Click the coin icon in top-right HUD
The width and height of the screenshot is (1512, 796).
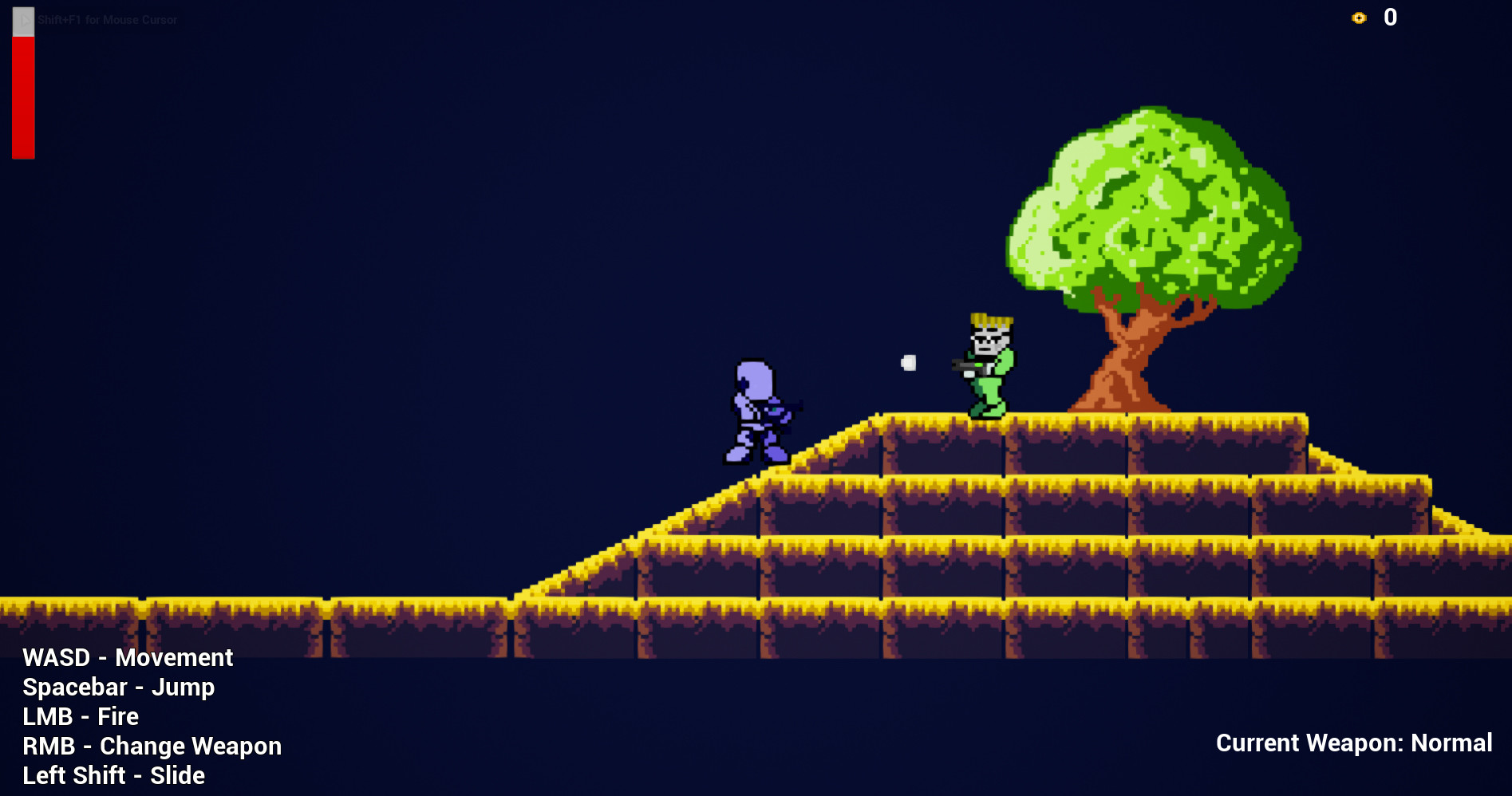[x=1358, y=17]
